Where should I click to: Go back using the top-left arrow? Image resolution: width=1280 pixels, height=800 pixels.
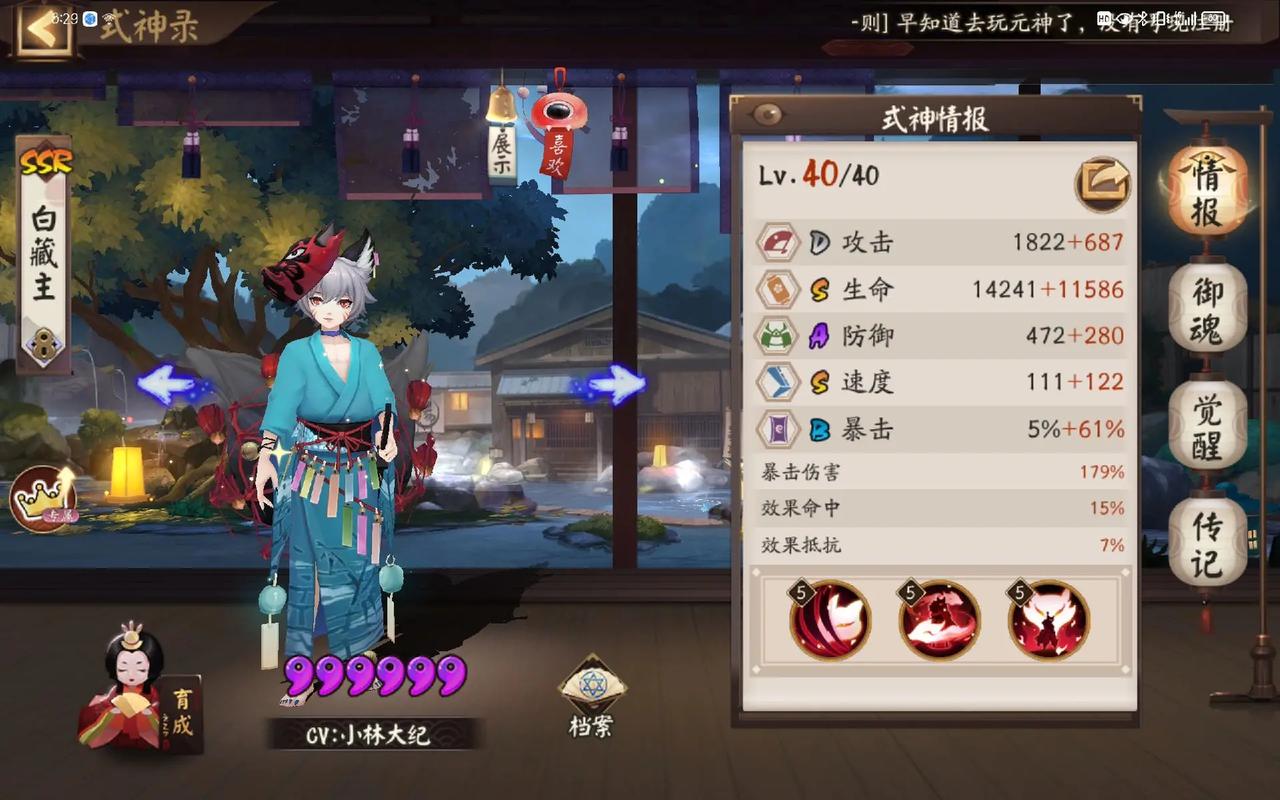pyautogui.click(x=42, y=28)
